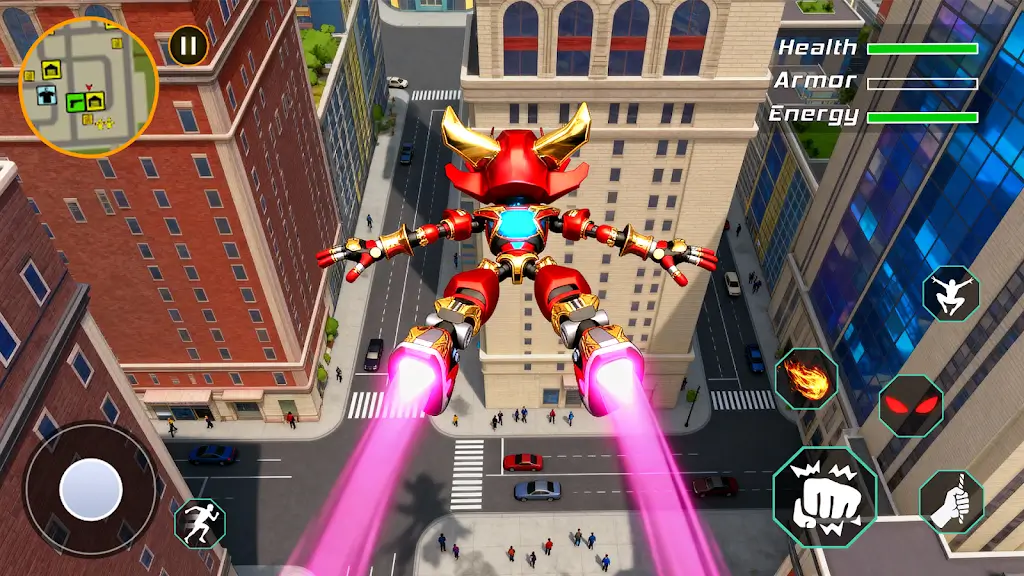Screen dimensions: 1024x576
Task: Launch the fireball ability
Action: pos(806,379)
